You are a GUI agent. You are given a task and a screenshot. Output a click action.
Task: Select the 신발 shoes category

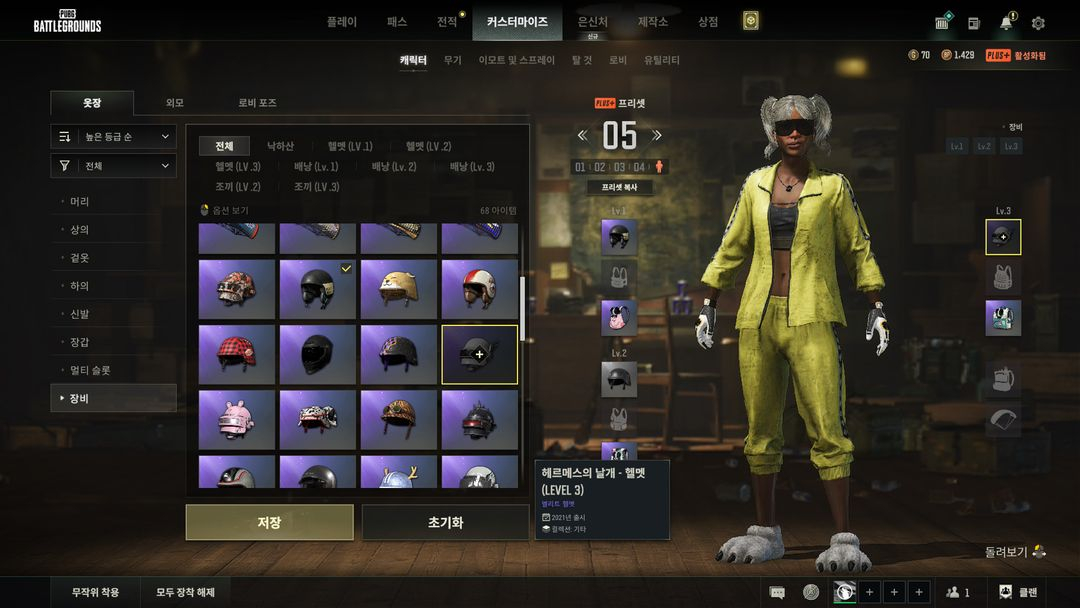click(80, 314)
